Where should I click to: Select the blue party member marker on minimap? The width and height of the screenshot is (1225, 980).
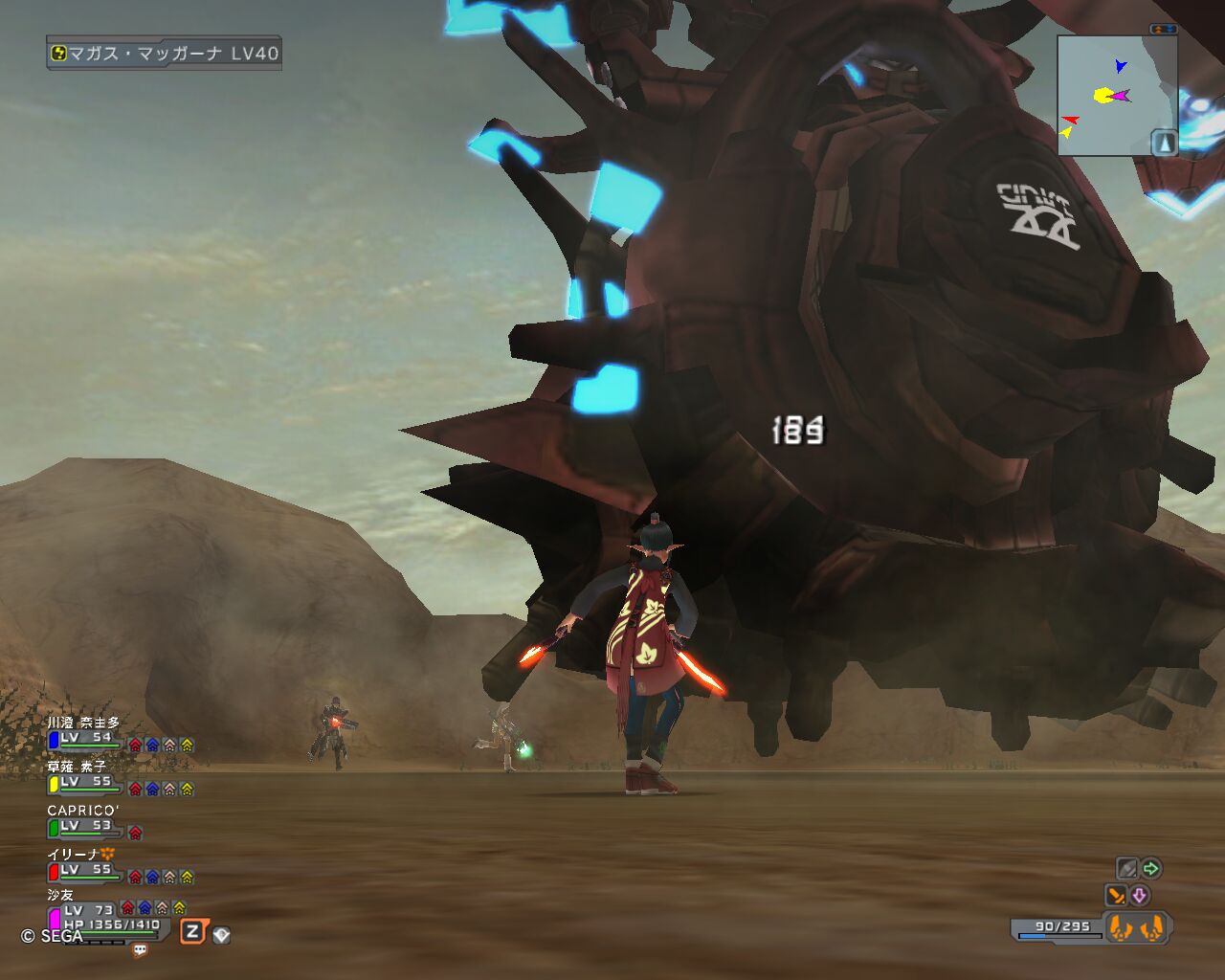click(x=1120, y=66)
